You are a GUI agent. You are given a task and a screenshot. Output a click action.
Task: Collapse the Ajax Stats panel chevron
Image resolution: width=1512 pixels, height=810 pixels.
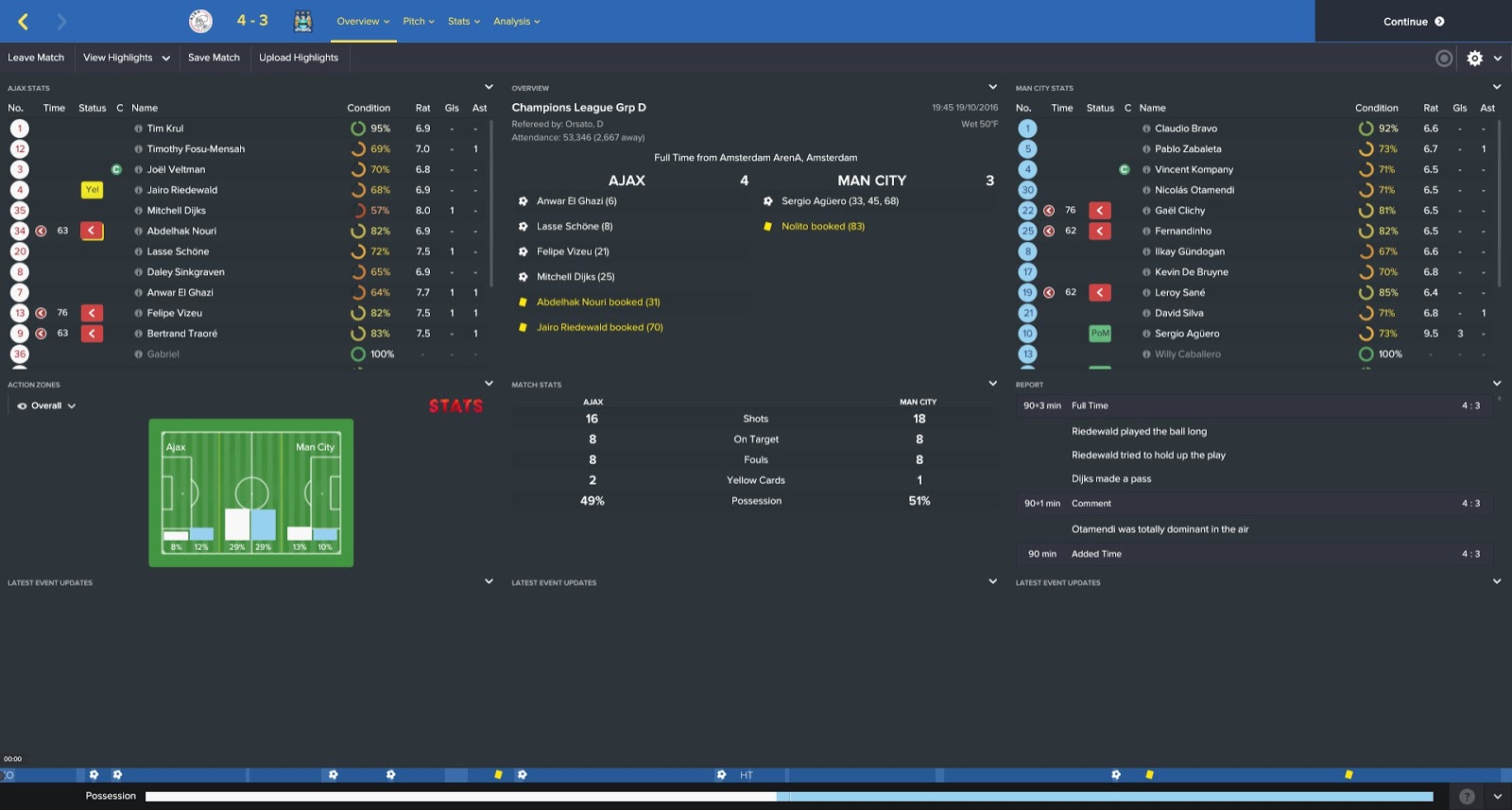click(488, 87)
